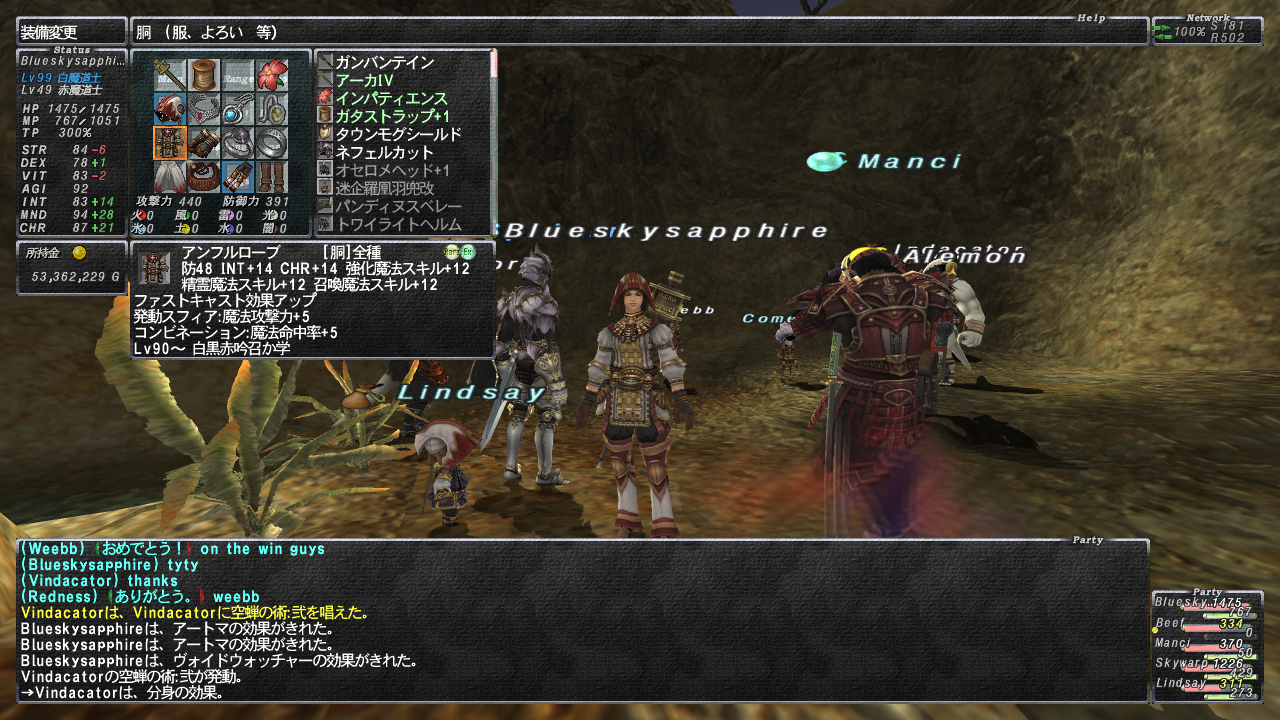1280x720 pixels.
Task: Choose the thread spool sub slot
Action: [204, 75]
